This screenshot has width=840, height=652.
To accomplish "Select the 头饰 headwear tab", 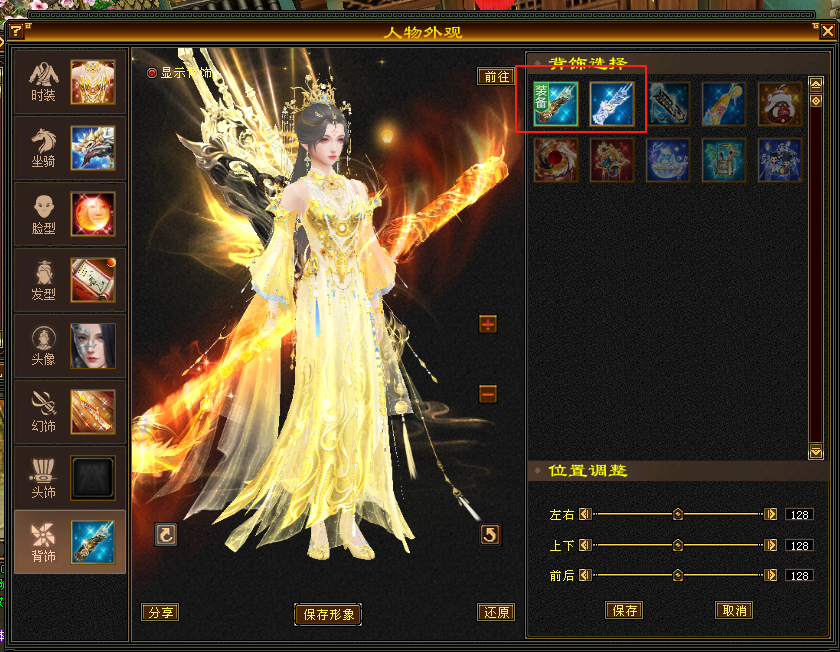I will (x=69, y=478).
